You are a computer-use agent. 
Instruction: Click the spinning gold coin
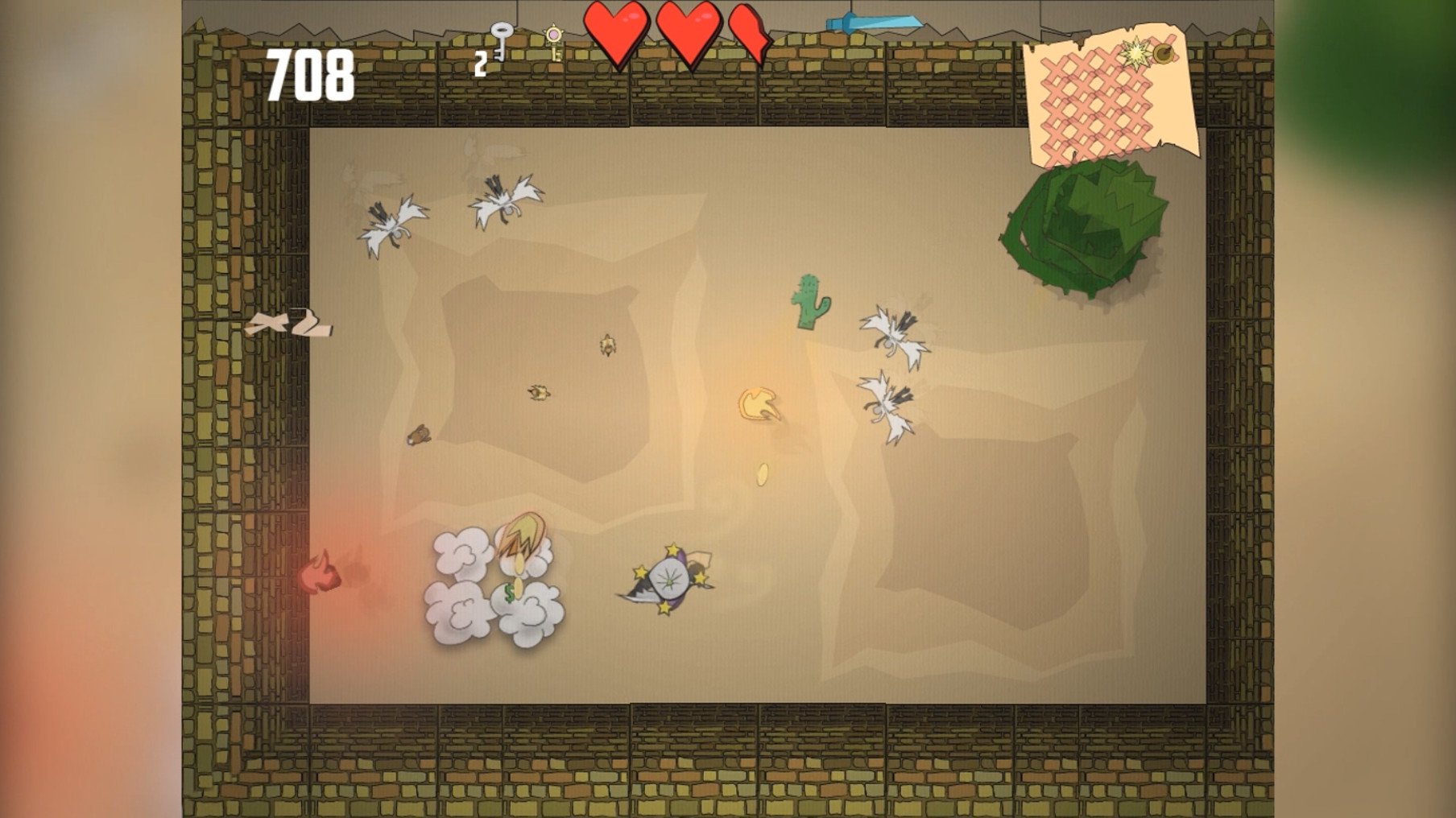[x=760, y=475]
